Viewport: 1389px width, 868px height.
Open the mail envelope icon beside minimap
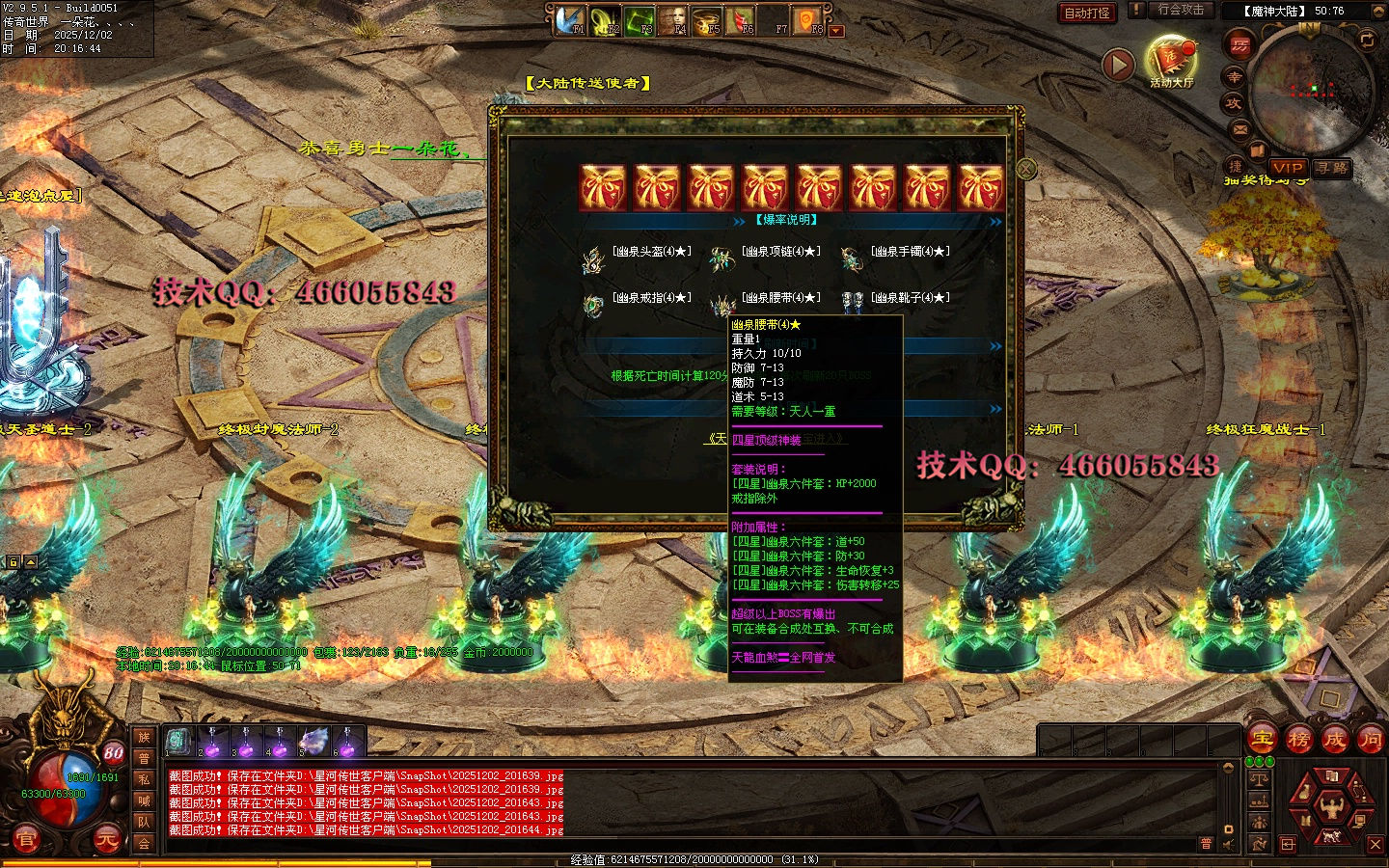click(x=1240, y=129)
